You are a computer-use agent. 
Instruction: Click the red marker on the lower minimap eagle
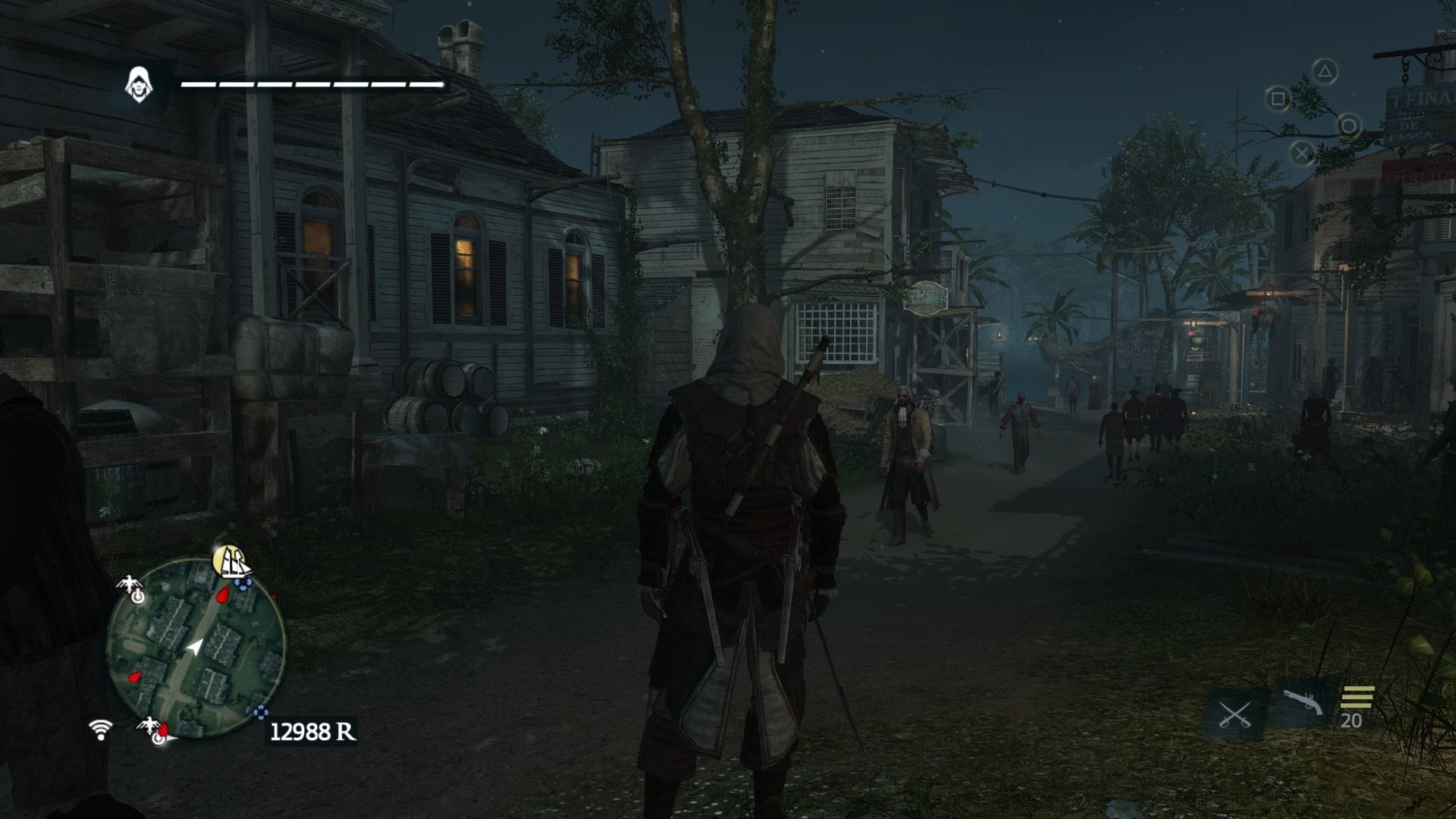164,729
